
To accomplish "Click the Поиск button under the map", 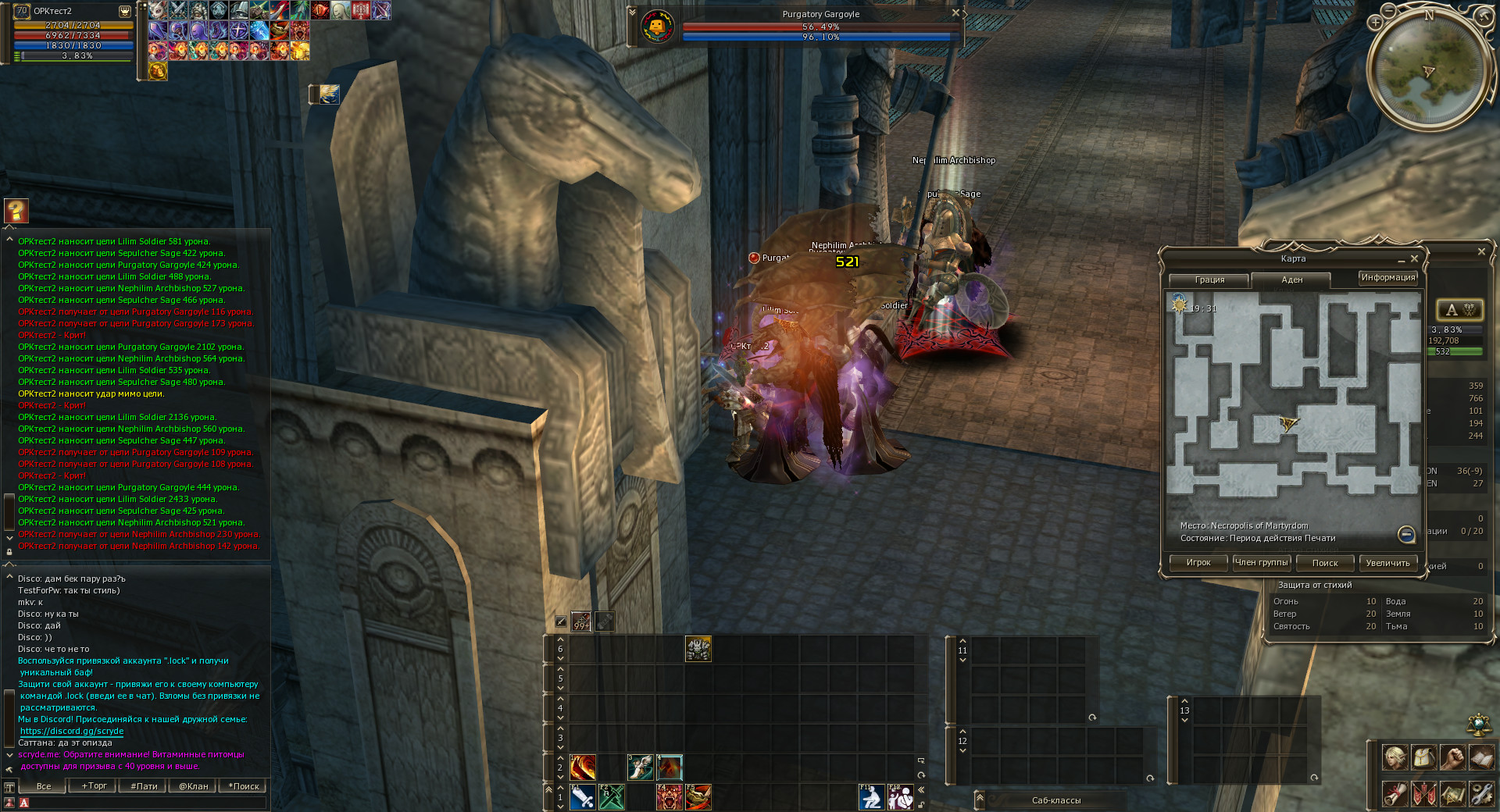I will [1325, 563].
